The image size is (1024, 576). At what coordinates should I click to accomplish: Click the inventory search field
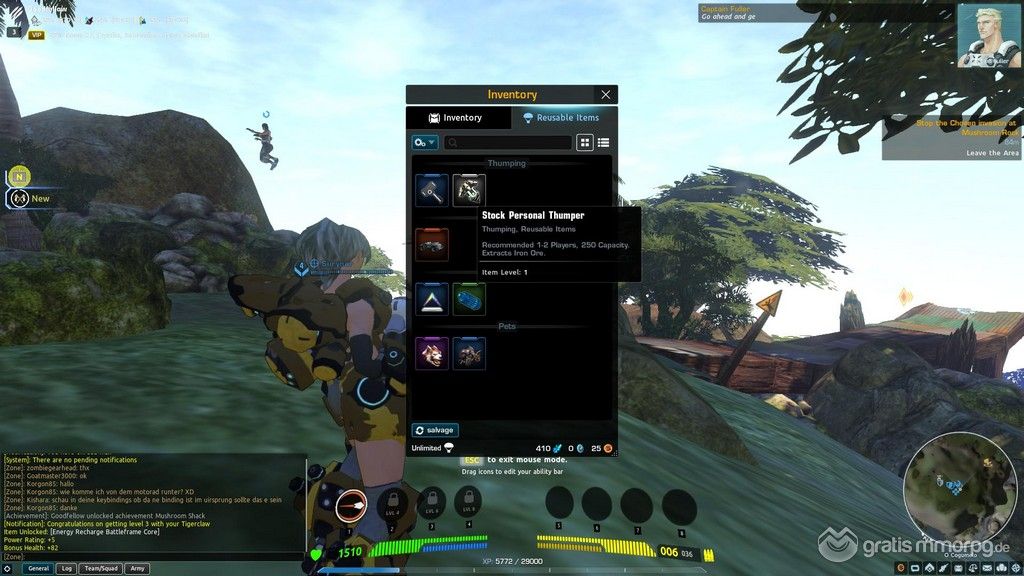[x=508, y=143]
